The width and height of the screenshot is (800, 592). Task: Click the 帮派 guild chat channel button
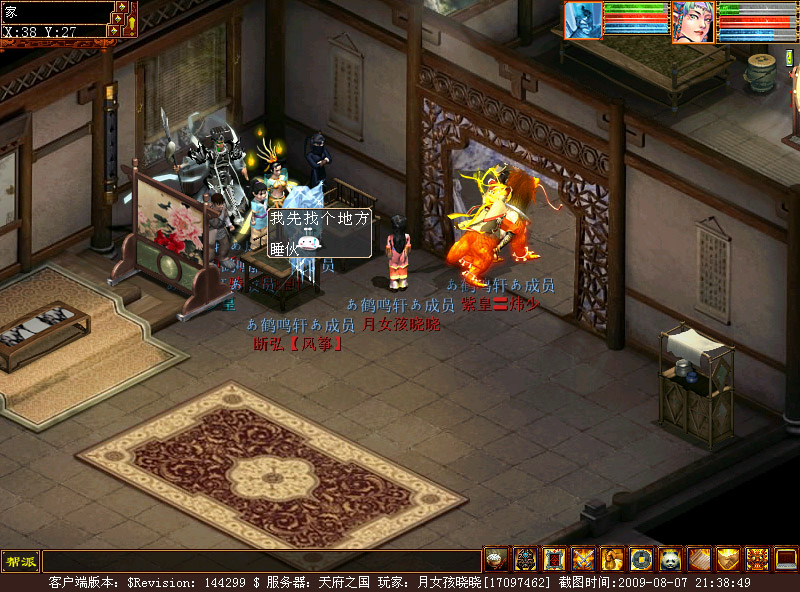20,560
